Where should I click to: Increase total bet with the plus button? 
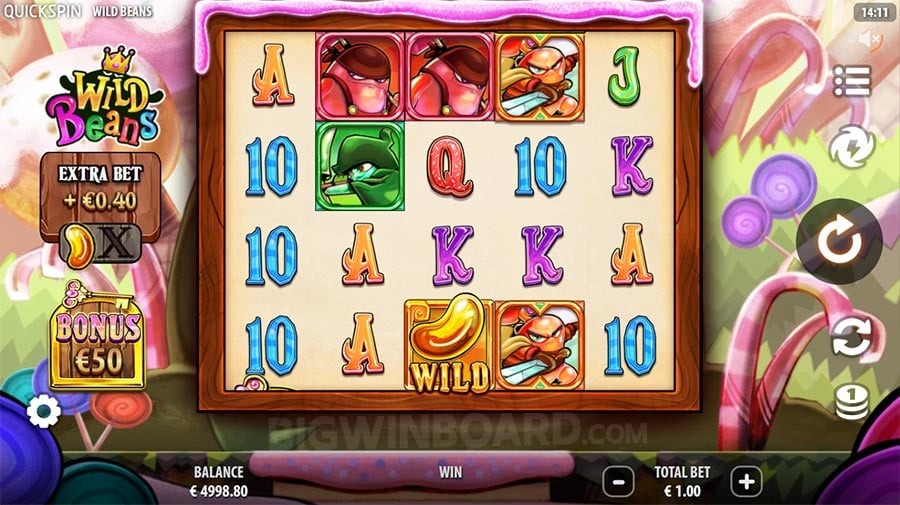746,481
